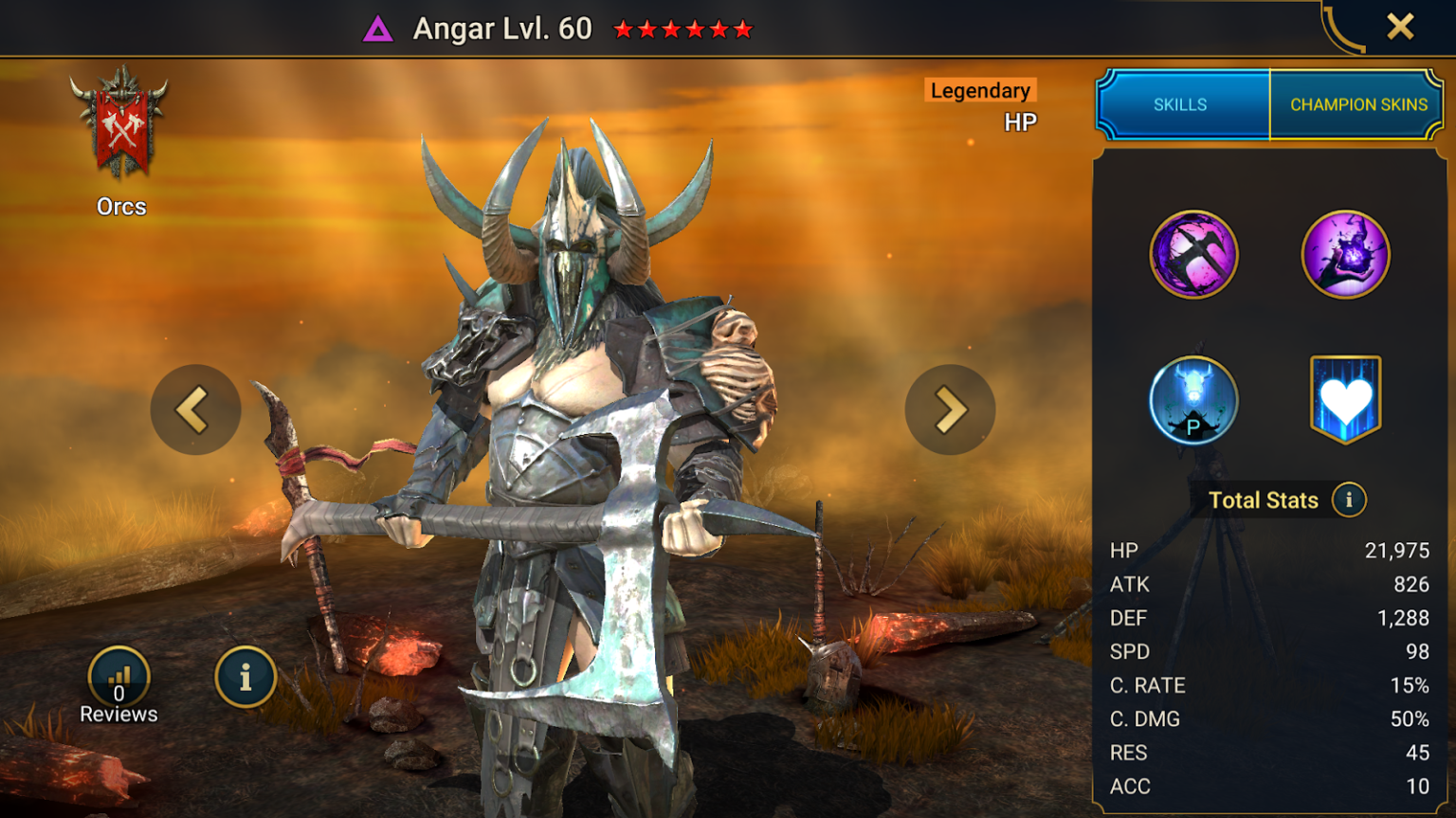Switch to the Champion Skins tab

click(1357, 104)
